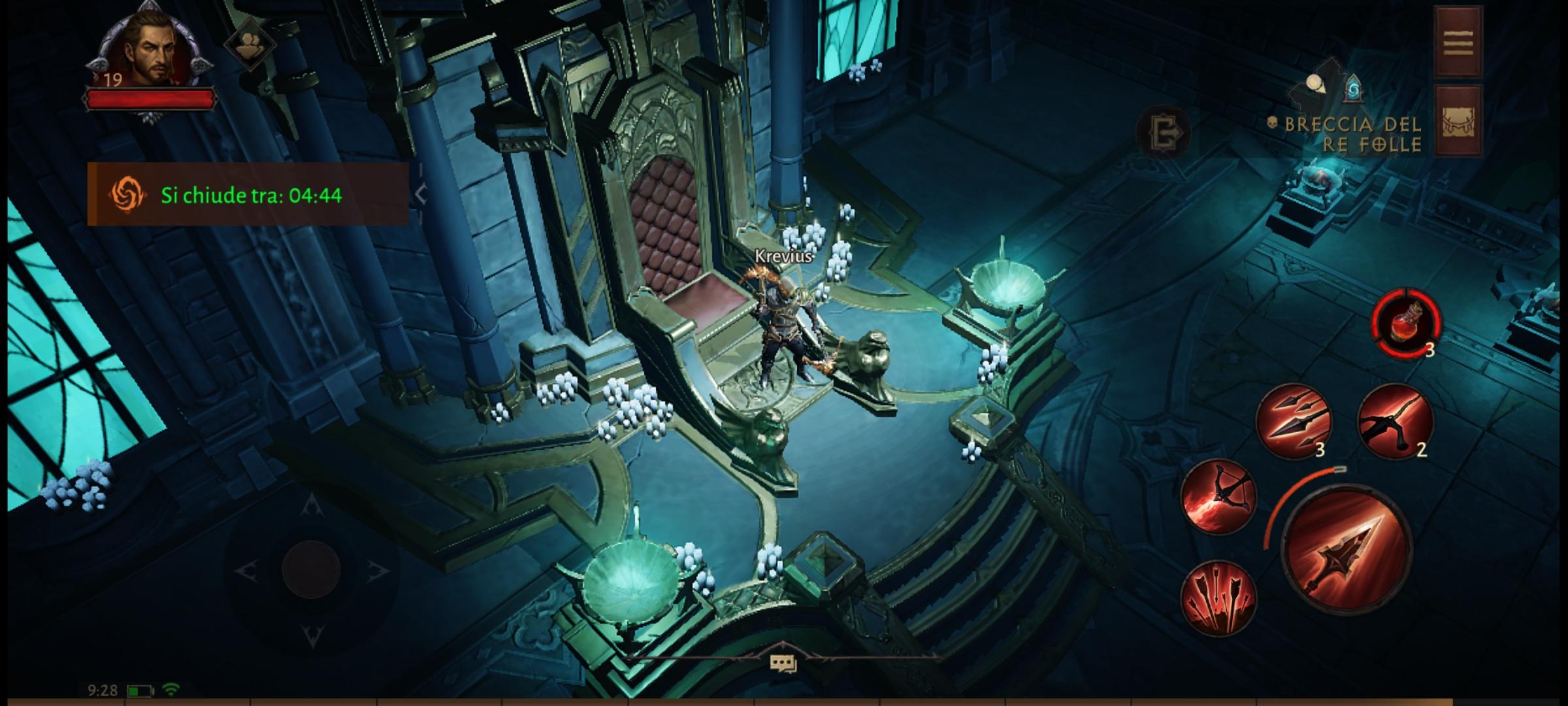Image resolution: width=1568 pixels, height=706 pixels.
Task: Tap the closing timer Si chiude tra 04:44
Action: (252, 195)
